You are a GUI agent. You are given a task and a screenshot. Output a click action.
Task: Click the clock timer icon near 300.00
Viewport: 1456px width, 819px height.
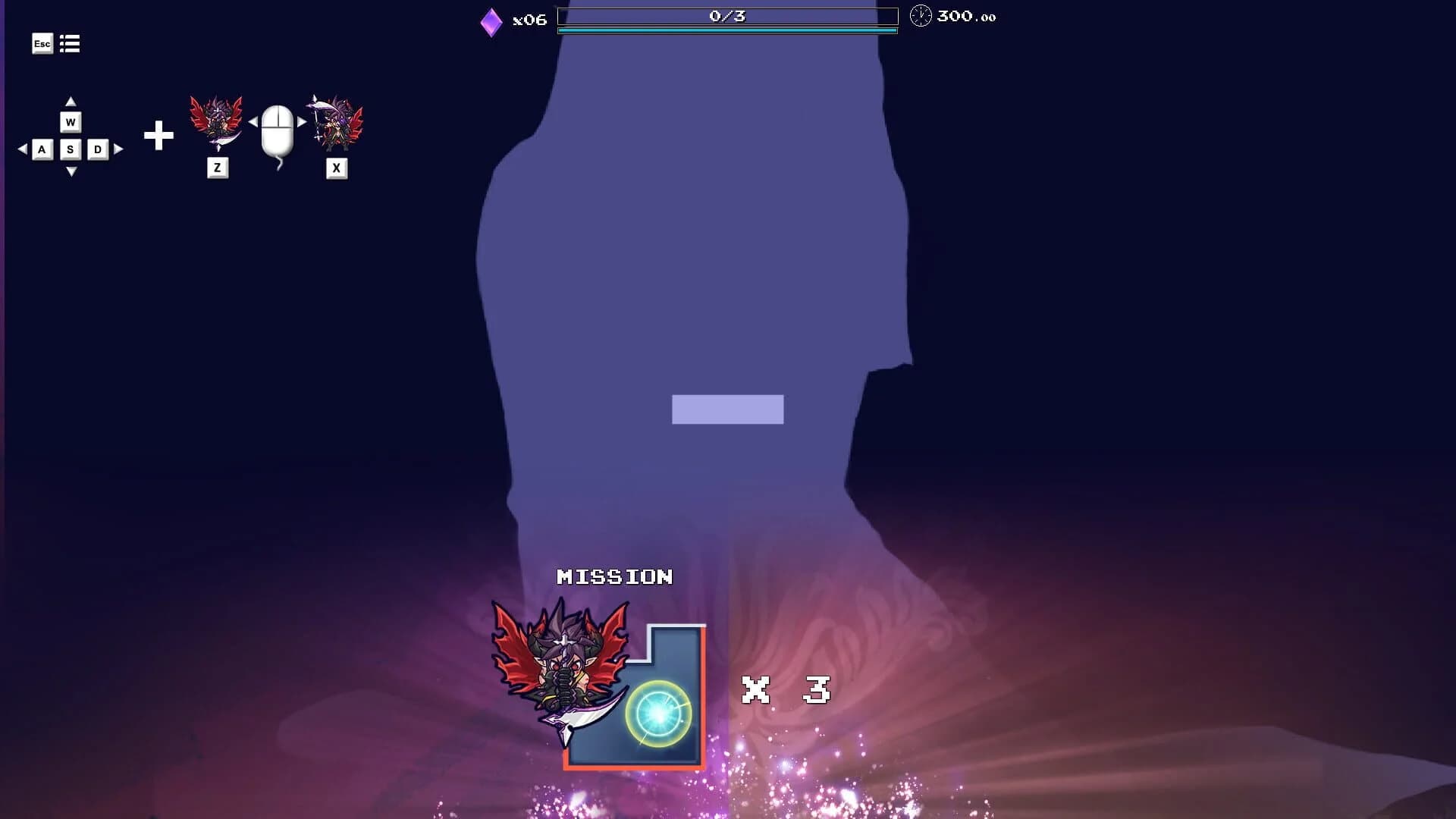[x=920, y=15]
